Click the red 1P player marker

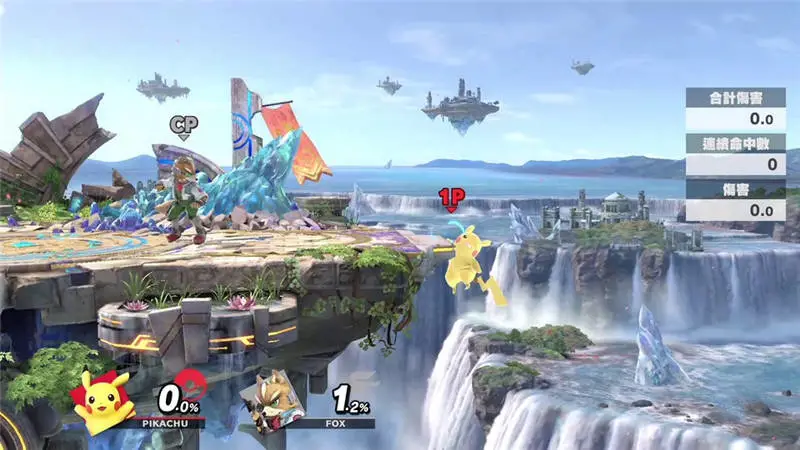[x=450, y=198]
